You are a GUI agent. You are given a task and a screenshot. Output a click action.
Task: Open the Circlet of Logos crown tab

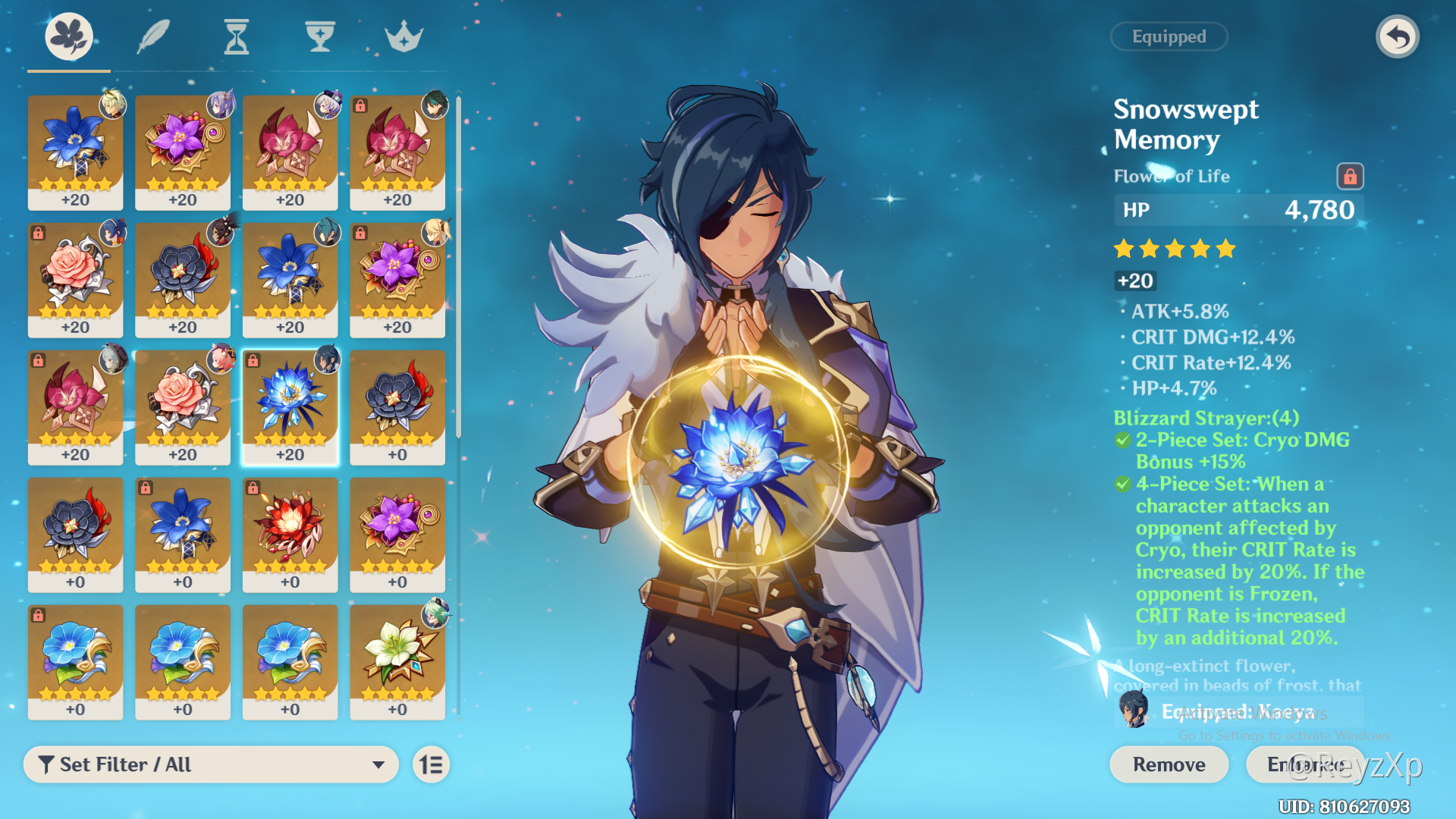click(403, 36)
